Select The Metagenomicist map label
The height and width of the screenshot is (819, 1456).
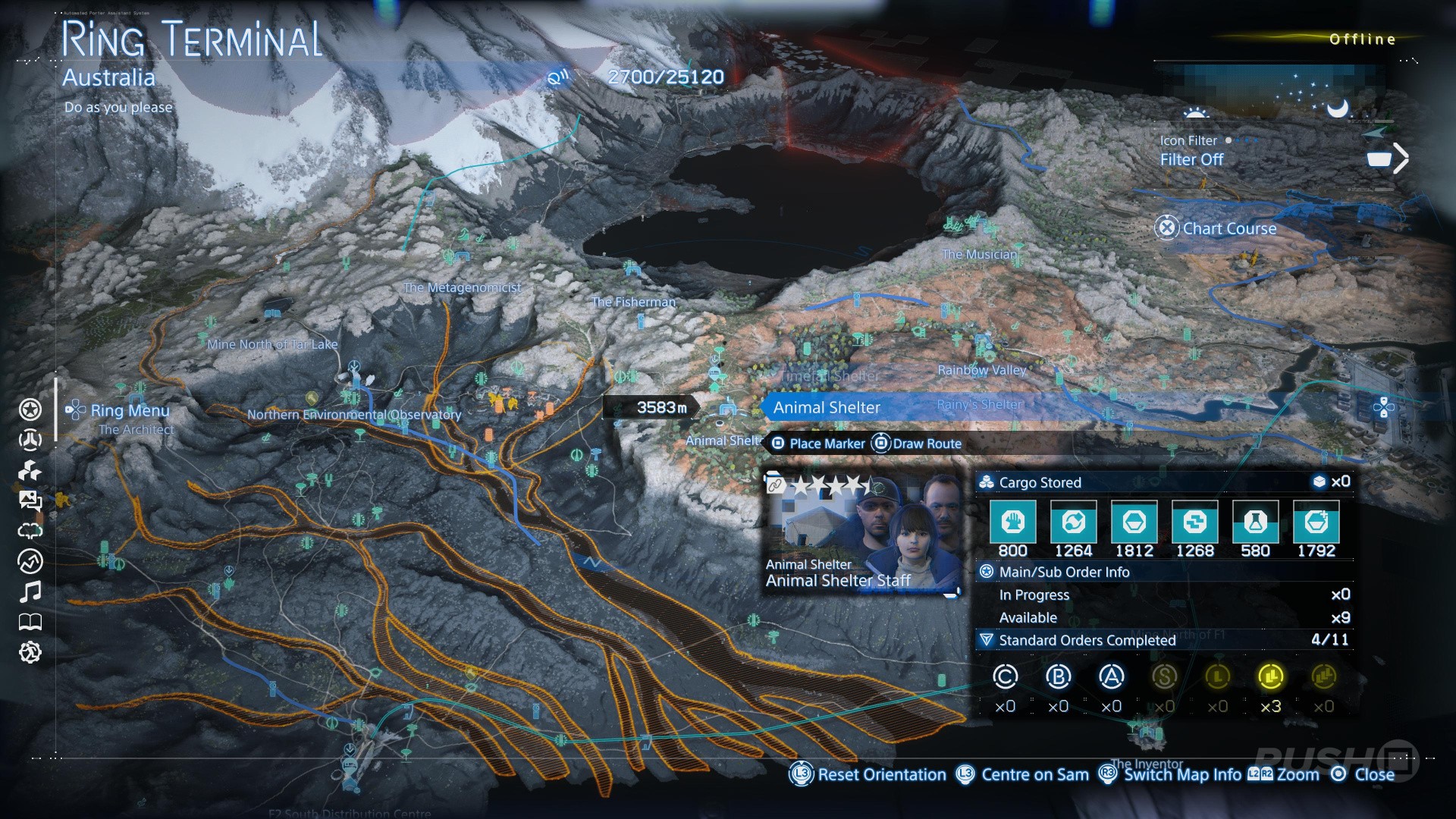click(x=462, y=287)
